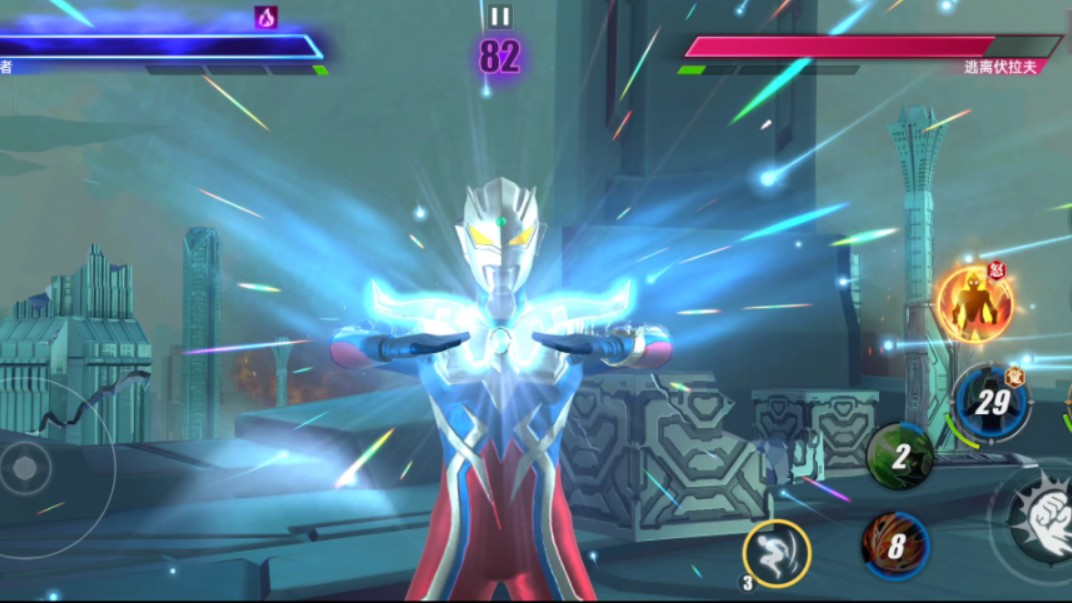Use the green skill showing cooldown 2
Screen dimensions: 1072x603
(900, 457)
